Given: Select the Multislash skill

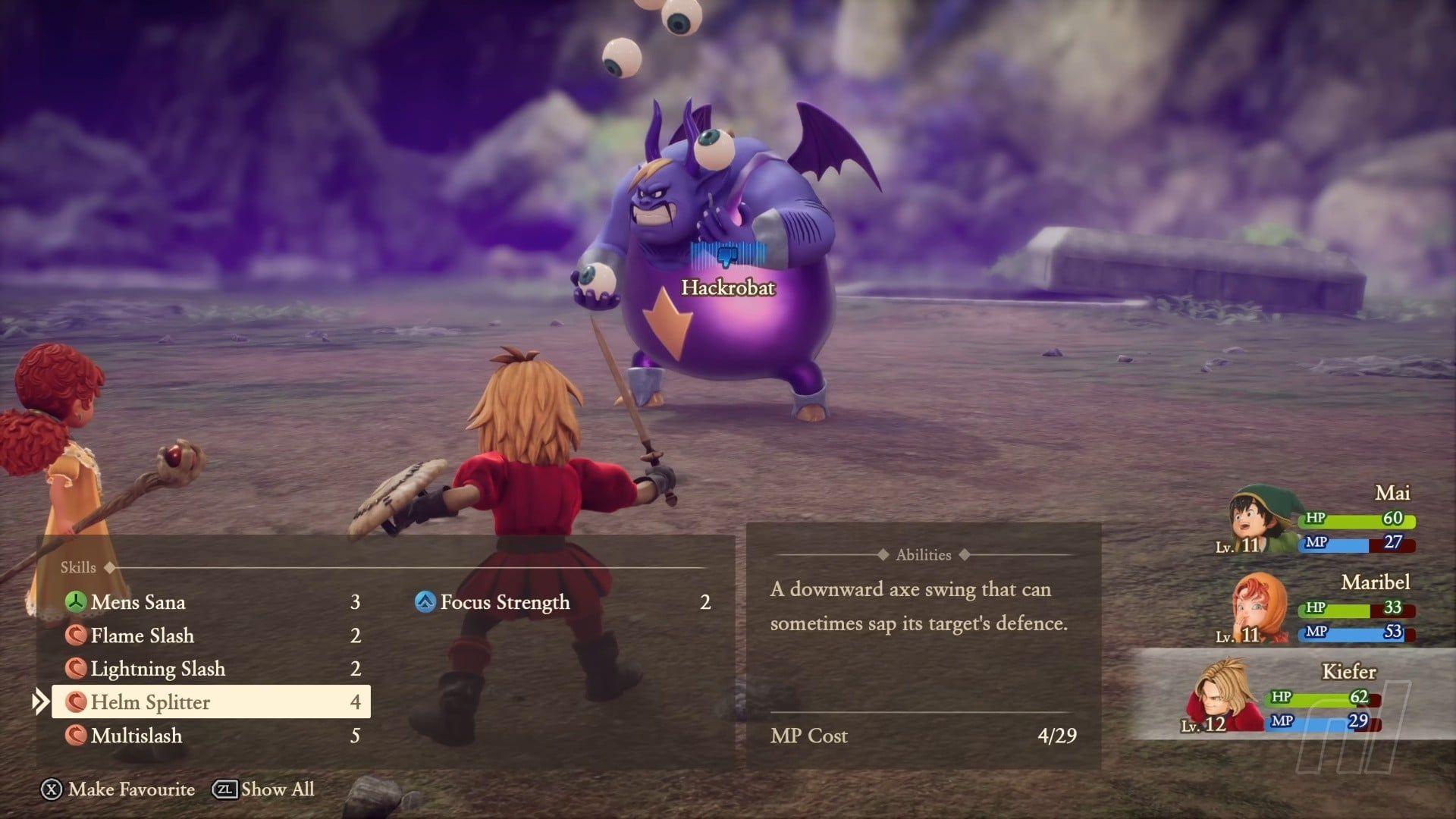Looking at the screenshot, I should [136, 736].
